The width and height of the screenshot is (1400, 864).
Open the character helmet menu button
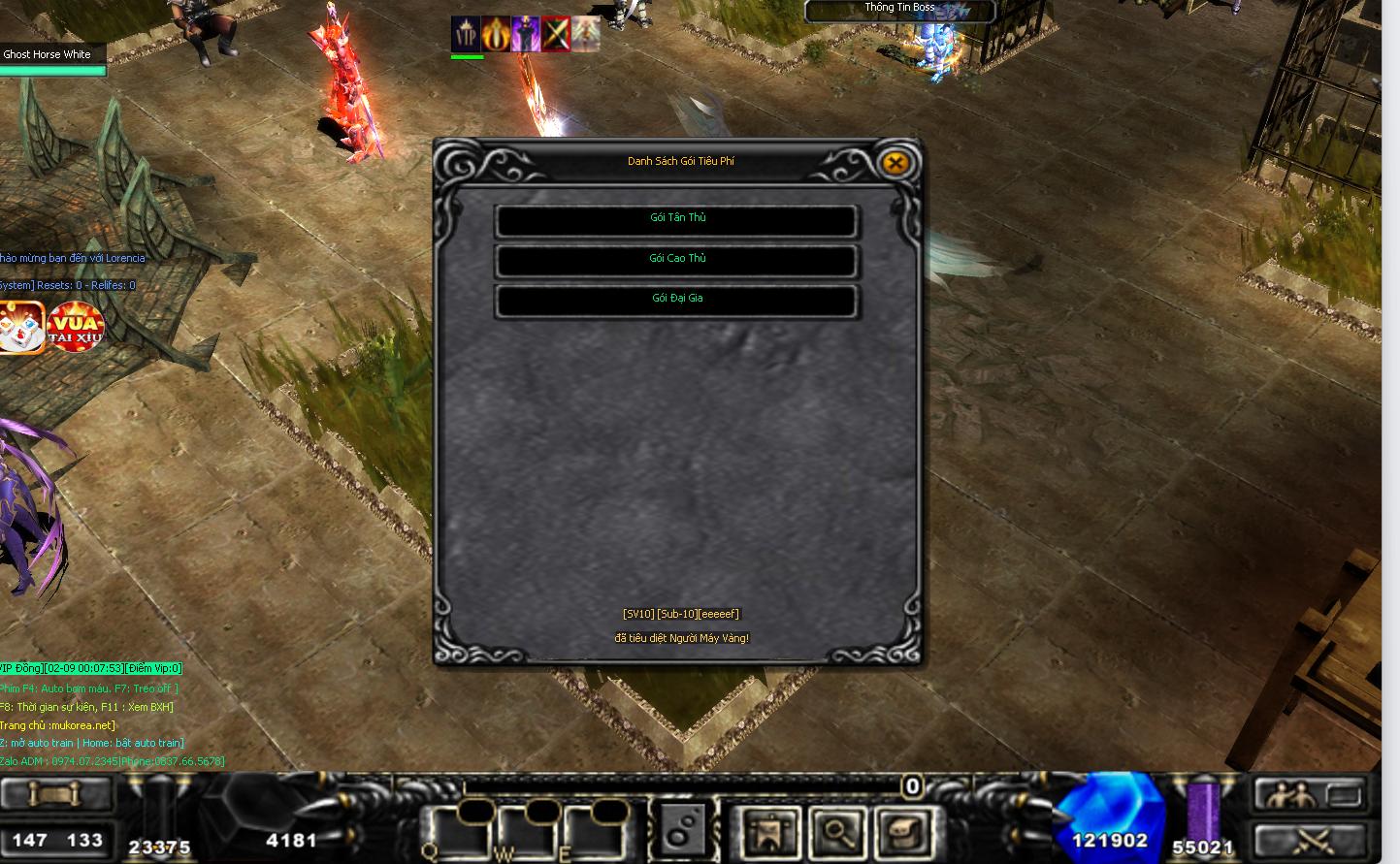(770, 831)
